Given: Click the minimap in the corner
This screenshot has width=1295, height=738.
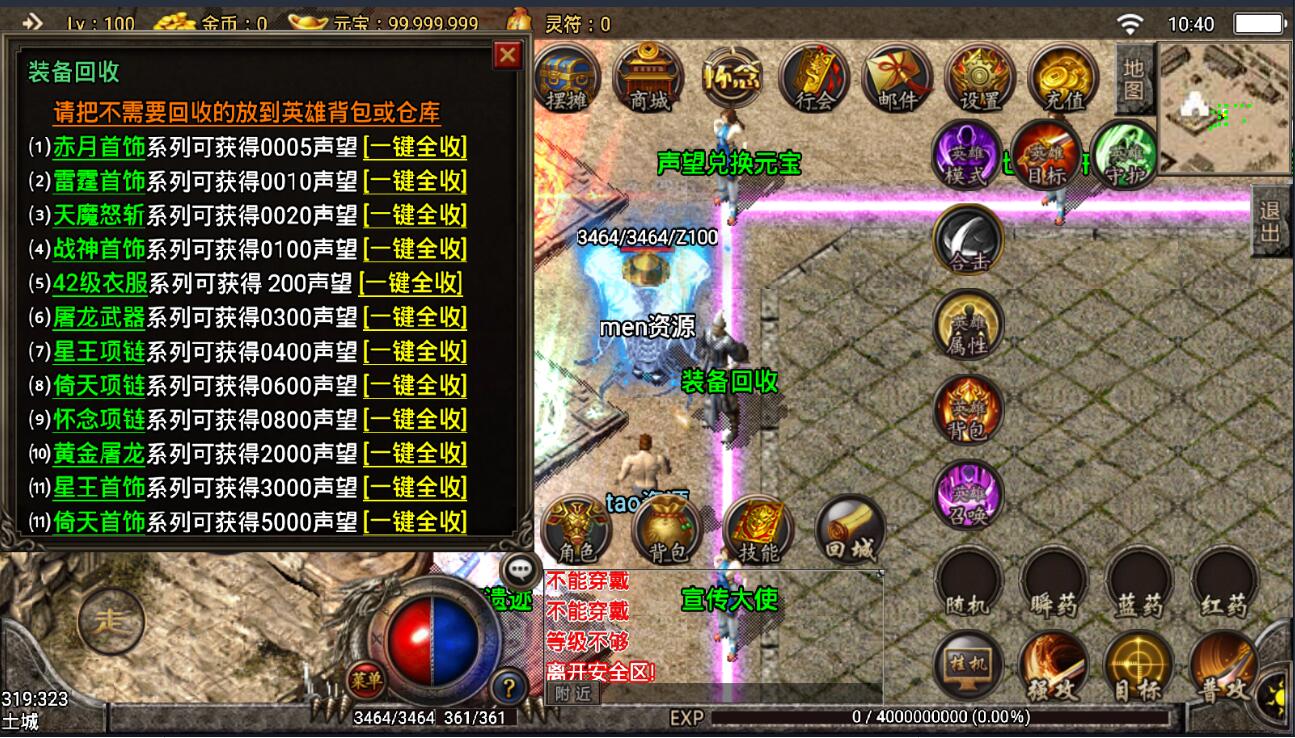Looking at the screenshot, I should 1224,107.
